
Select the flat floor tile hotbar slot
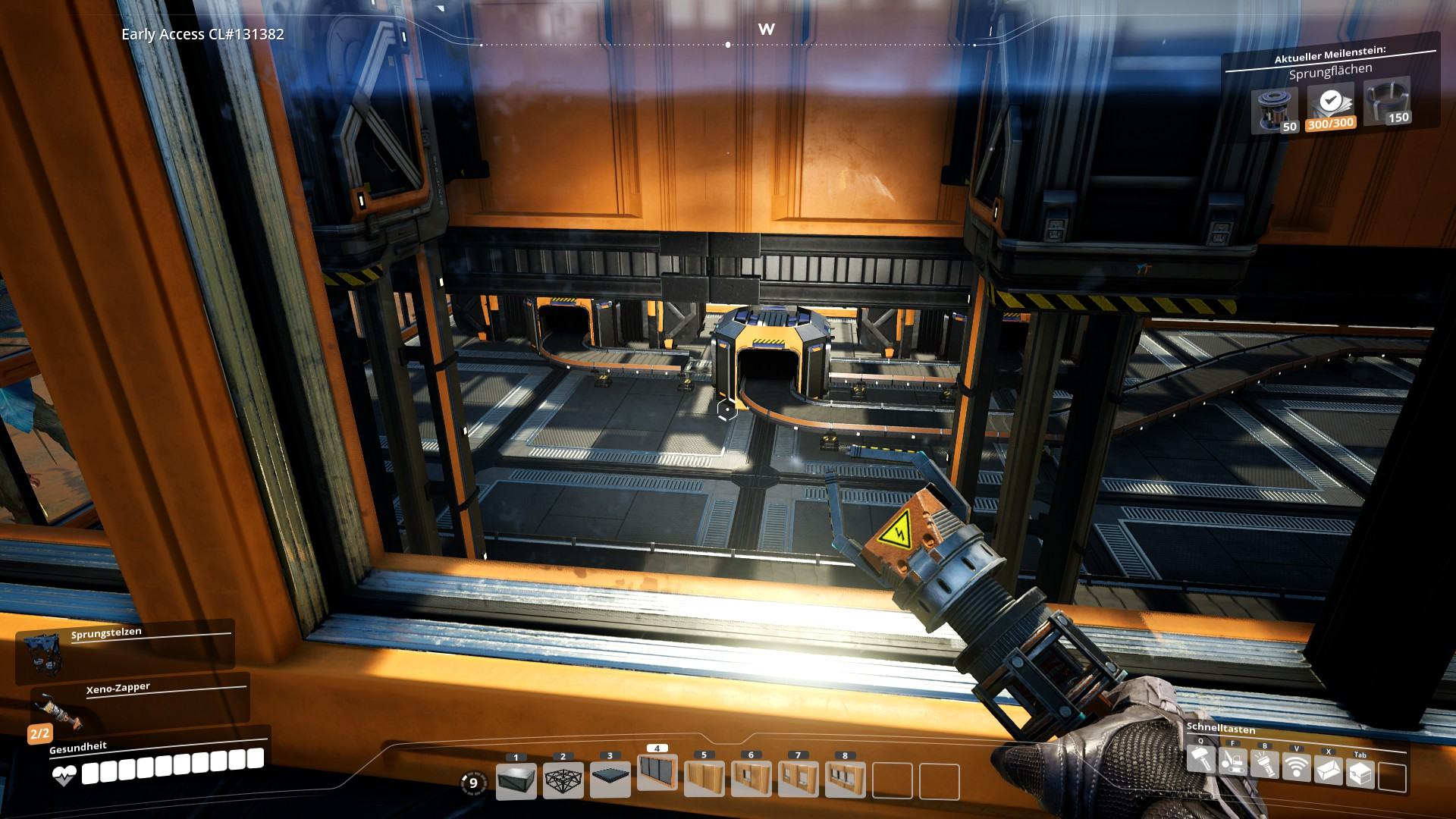click(x=610, y=781)
